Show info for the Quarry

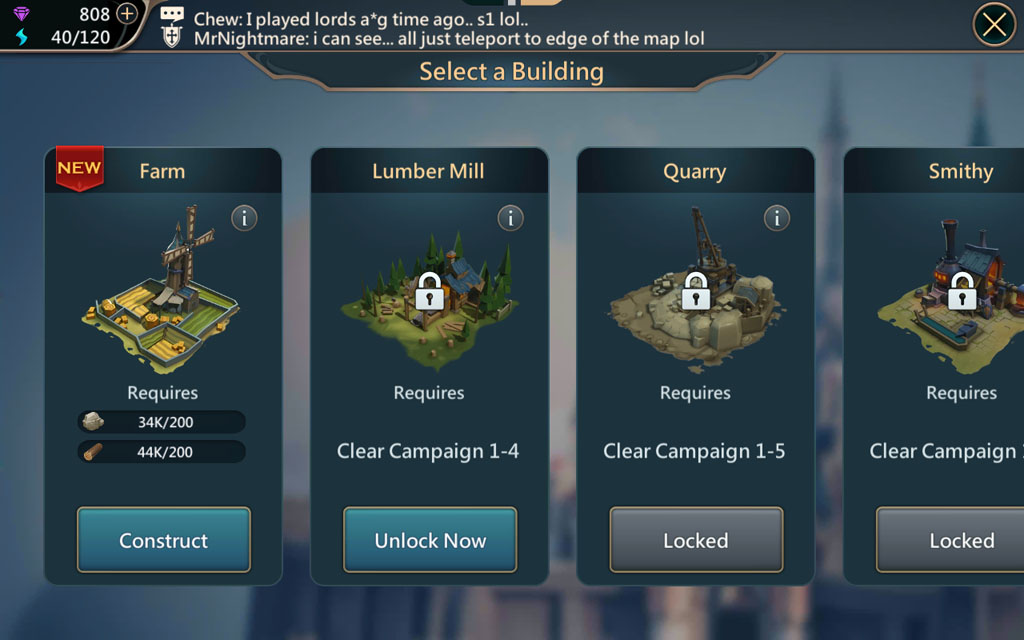777,217
